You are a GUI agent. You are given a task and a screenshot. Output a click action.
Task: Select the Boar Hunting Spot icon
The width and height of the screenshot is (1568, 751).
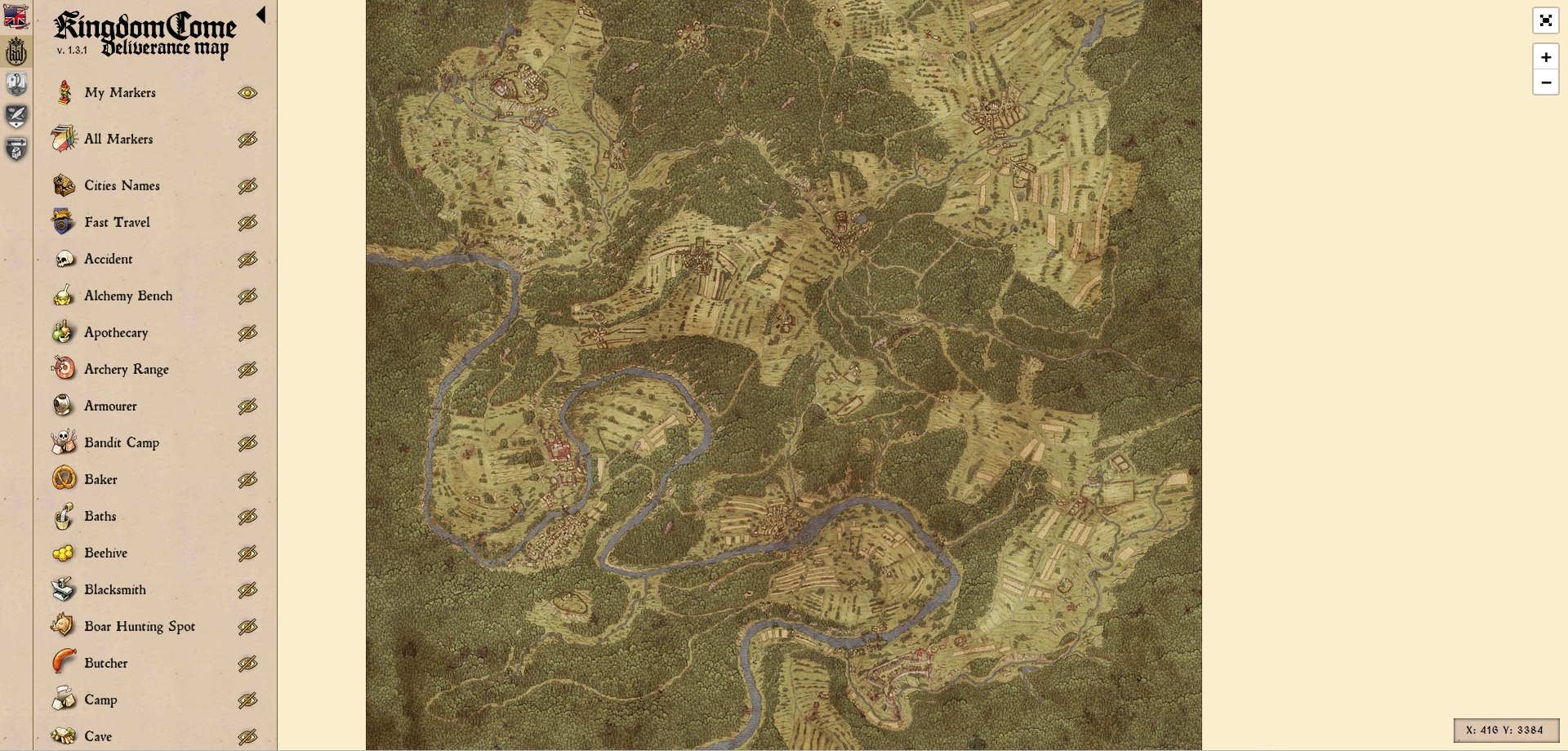click(62, 626)
